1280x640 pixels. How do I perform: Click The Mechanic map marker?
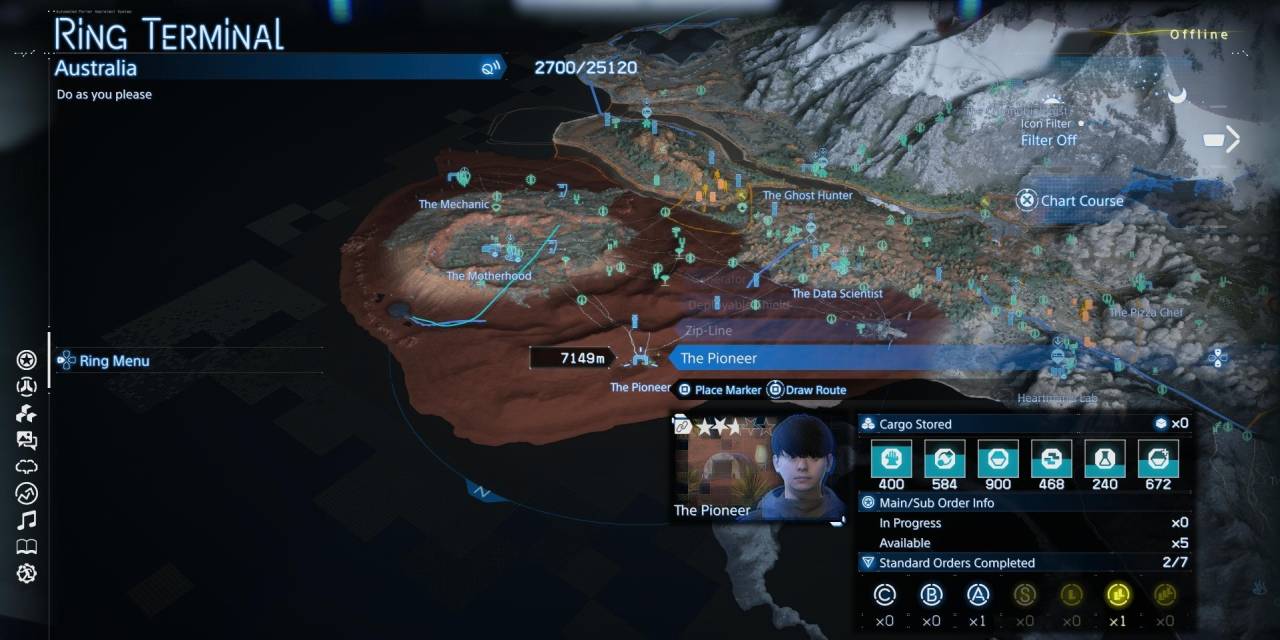tap(454, 204)
